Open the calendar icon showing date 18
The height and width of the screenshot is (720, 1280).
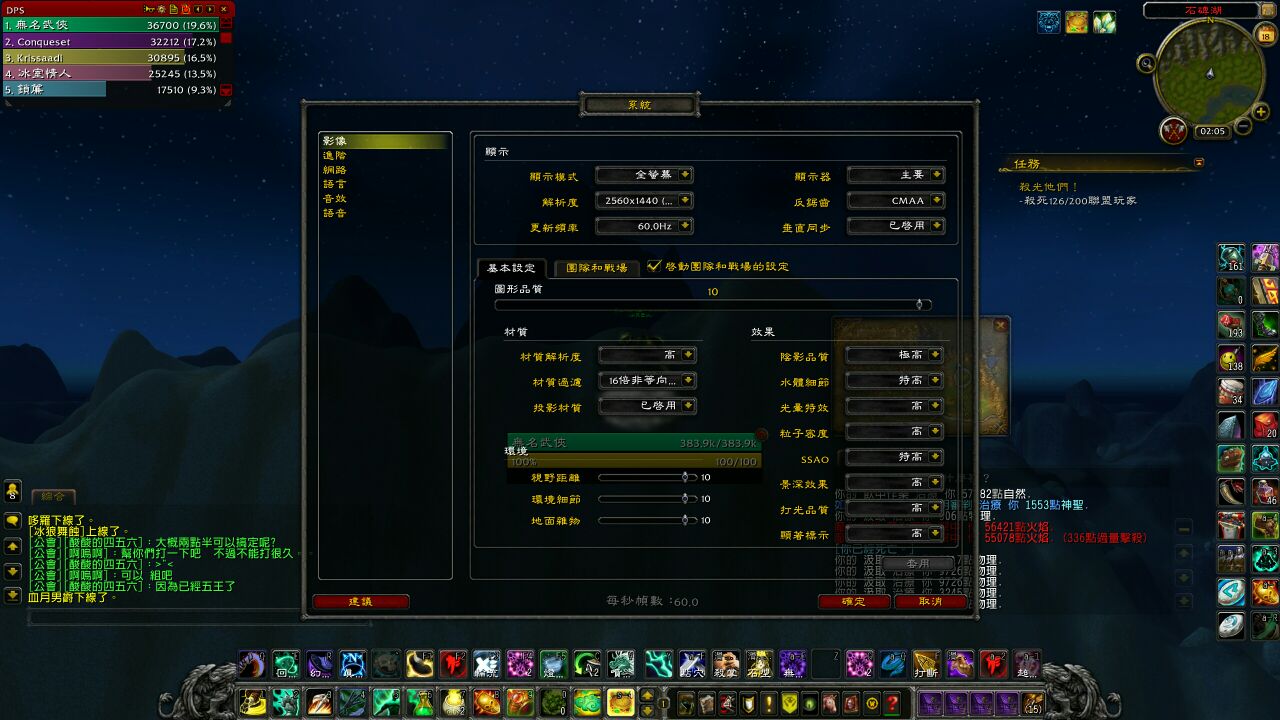(x=1265, y=33)
